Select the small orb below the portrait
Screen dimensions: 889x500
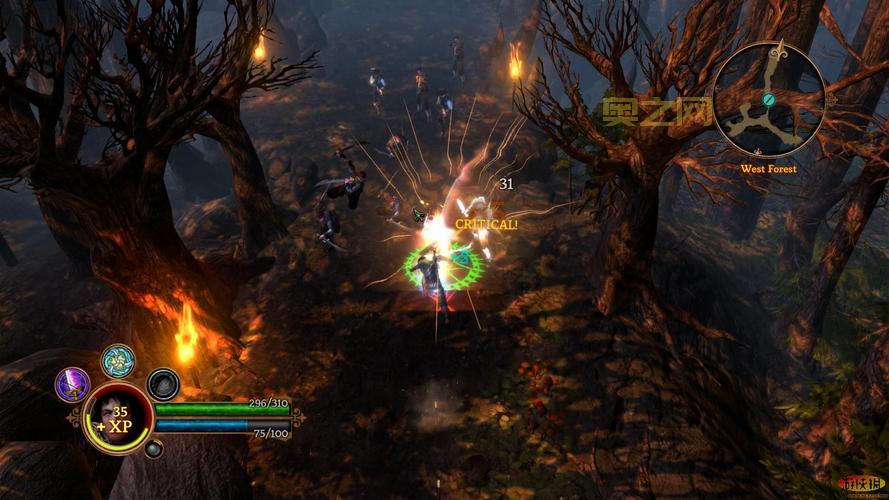(x=153, y=449)
